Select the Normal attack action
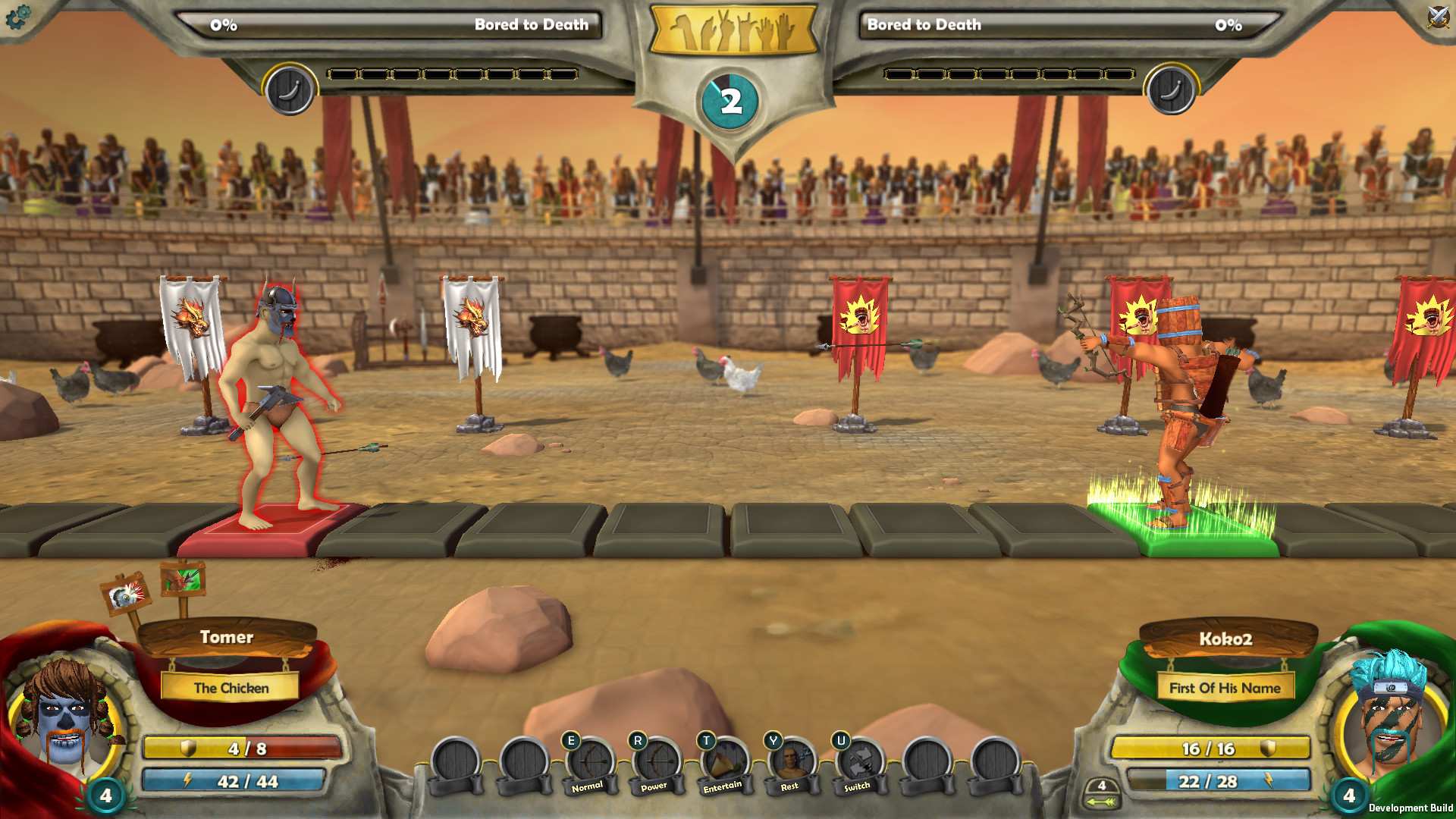The height and width of the screenshot is (819, 1456). (588, 762)
